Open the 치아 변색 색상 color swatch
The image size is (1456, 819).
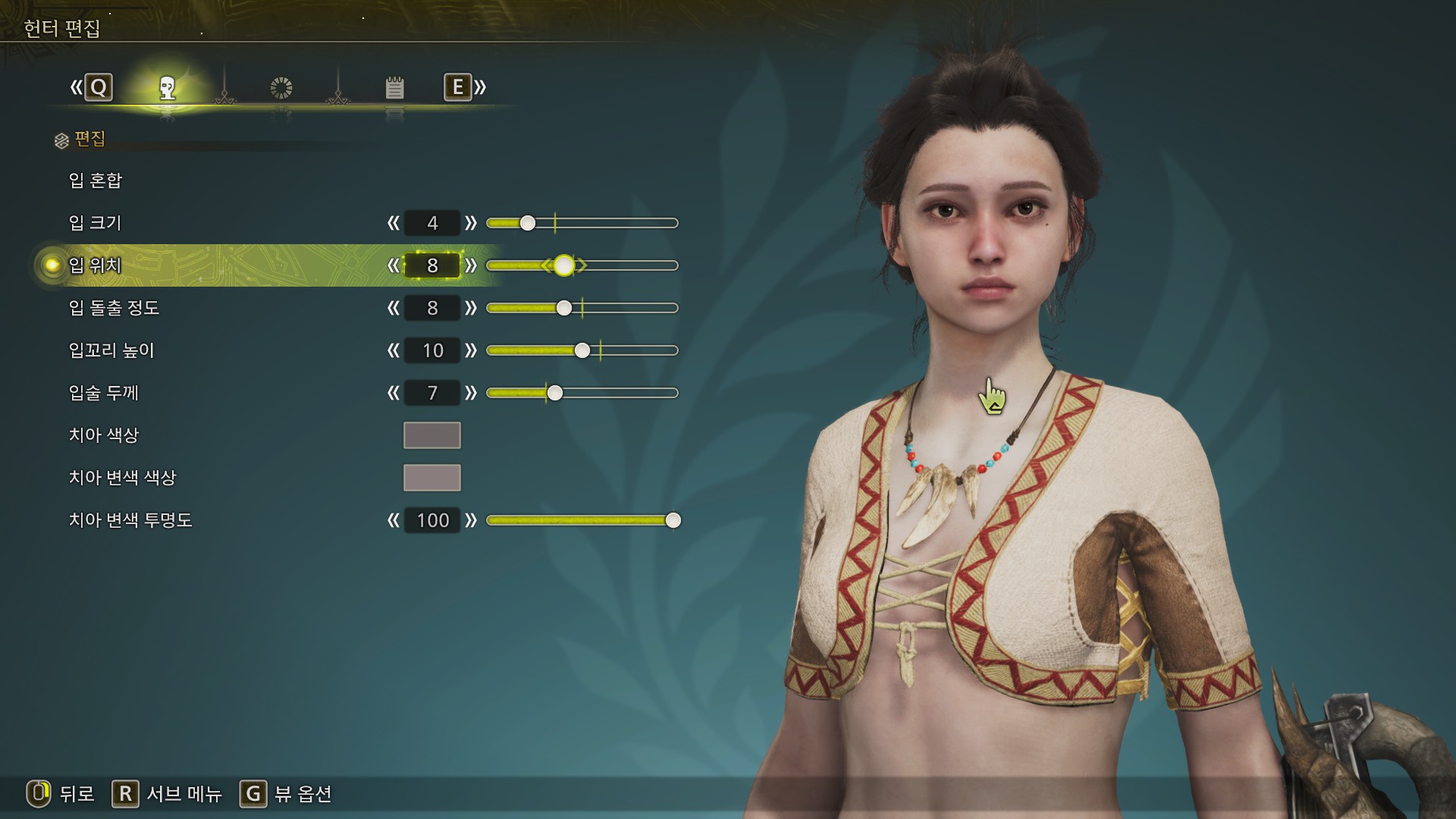tap(431, 478)
